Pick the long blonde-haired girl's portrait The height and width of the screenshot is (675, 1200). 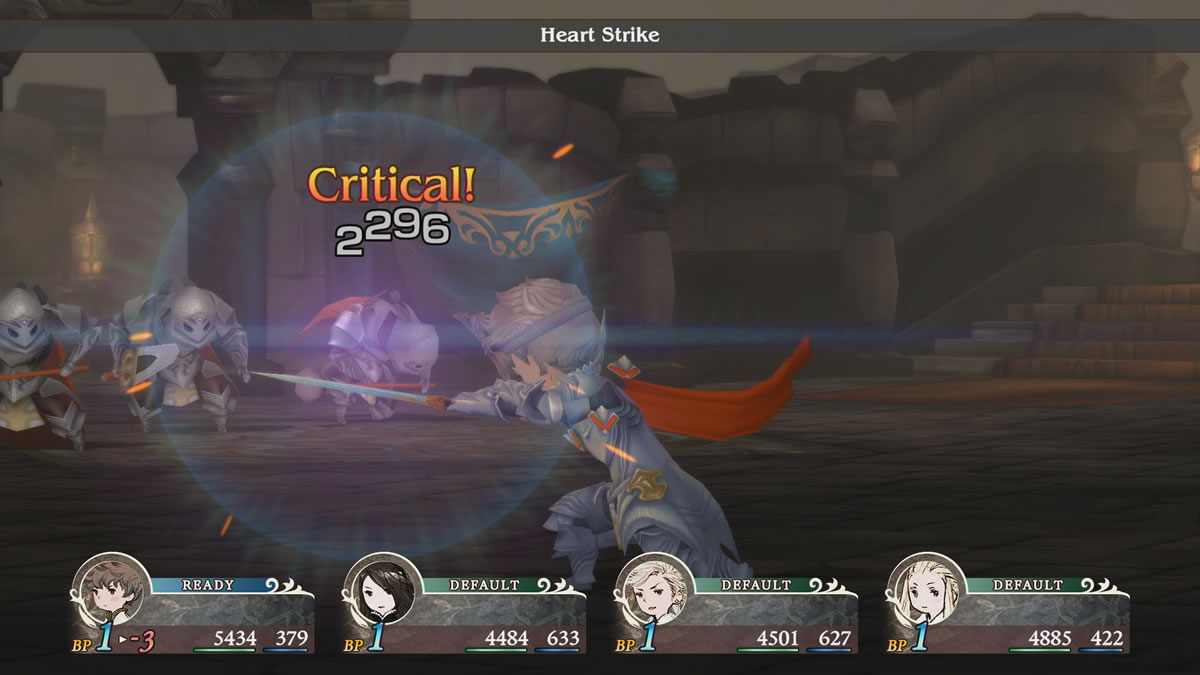click(925, 592)
